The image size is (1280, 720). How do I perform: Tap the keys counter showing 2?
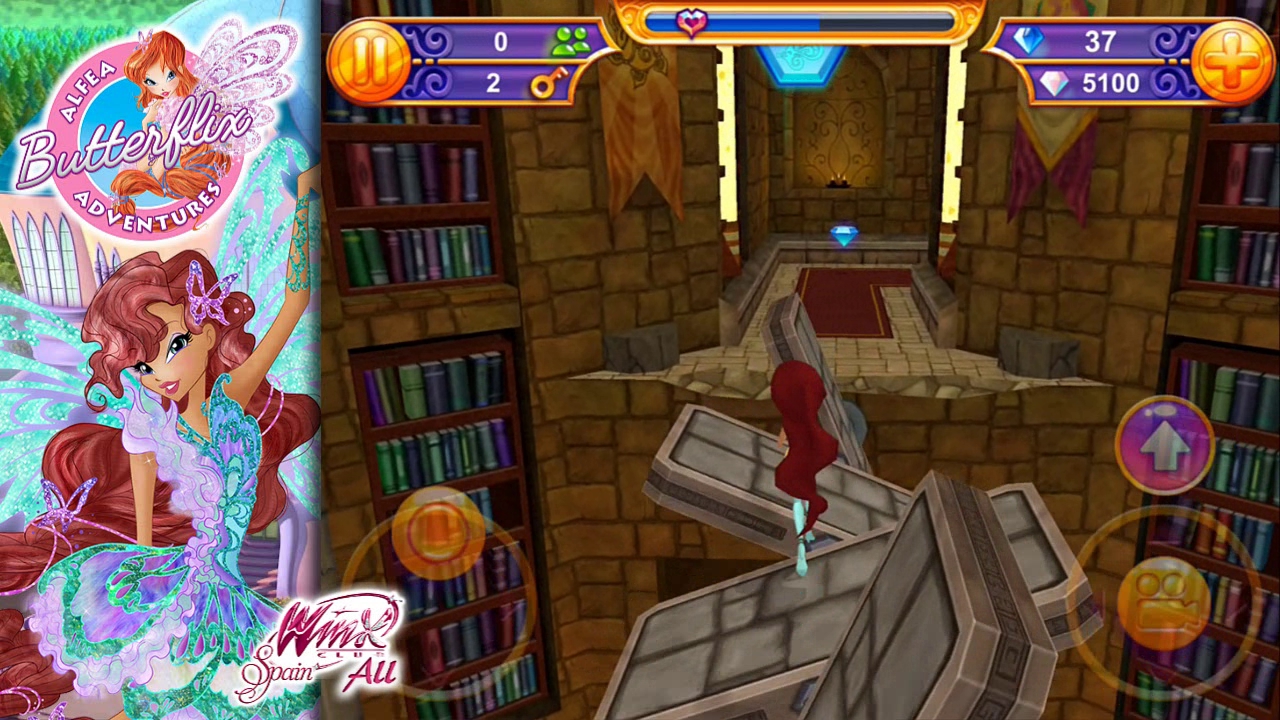492,82
